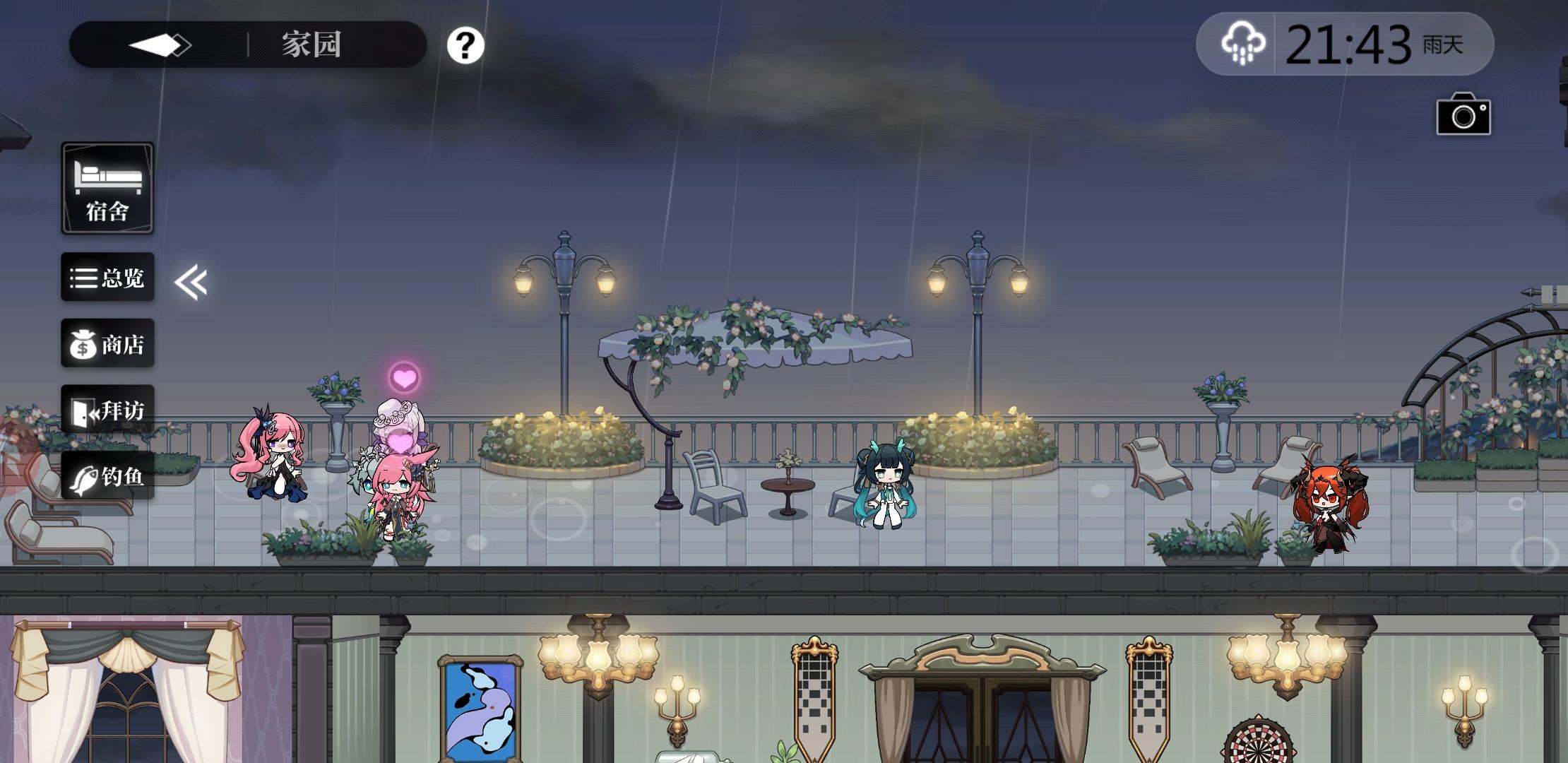
Task: Start 钓鱼 fishing via the fish icon
Action: coord(107,475)
